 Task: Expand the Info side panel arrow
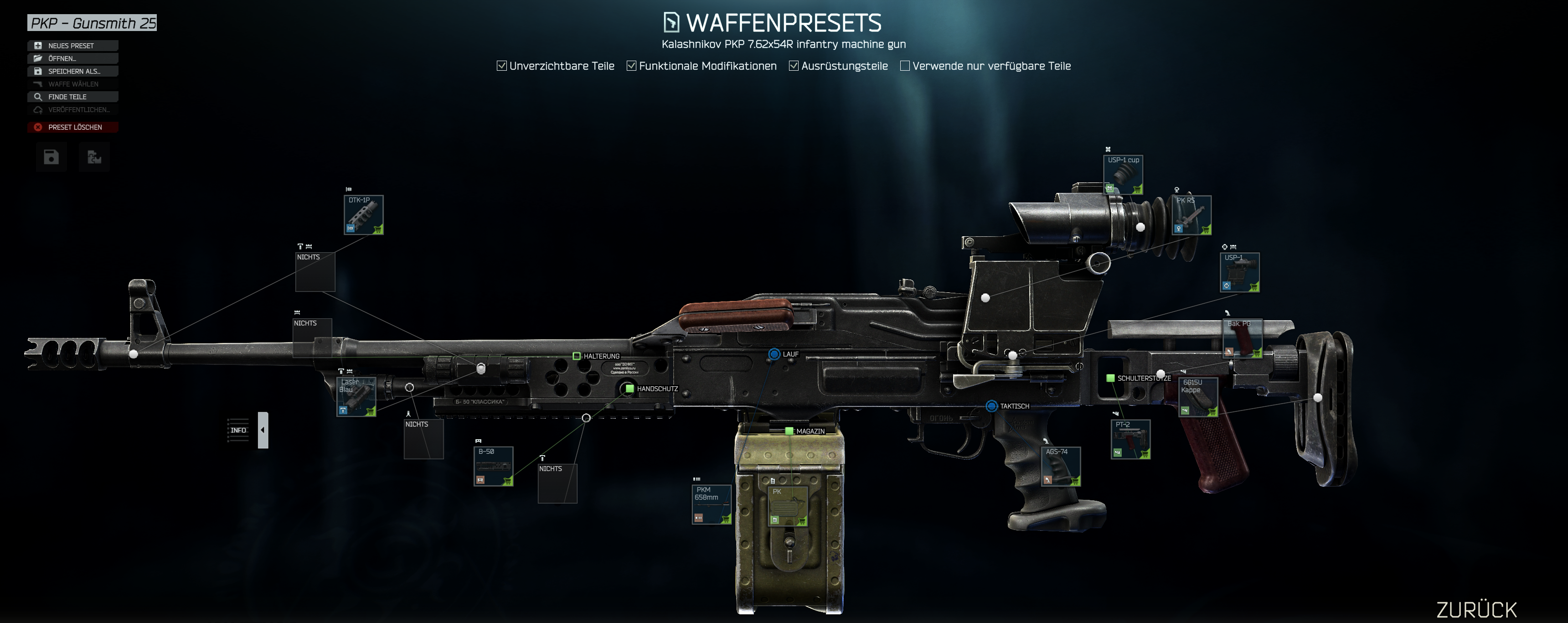coord(263,430)
